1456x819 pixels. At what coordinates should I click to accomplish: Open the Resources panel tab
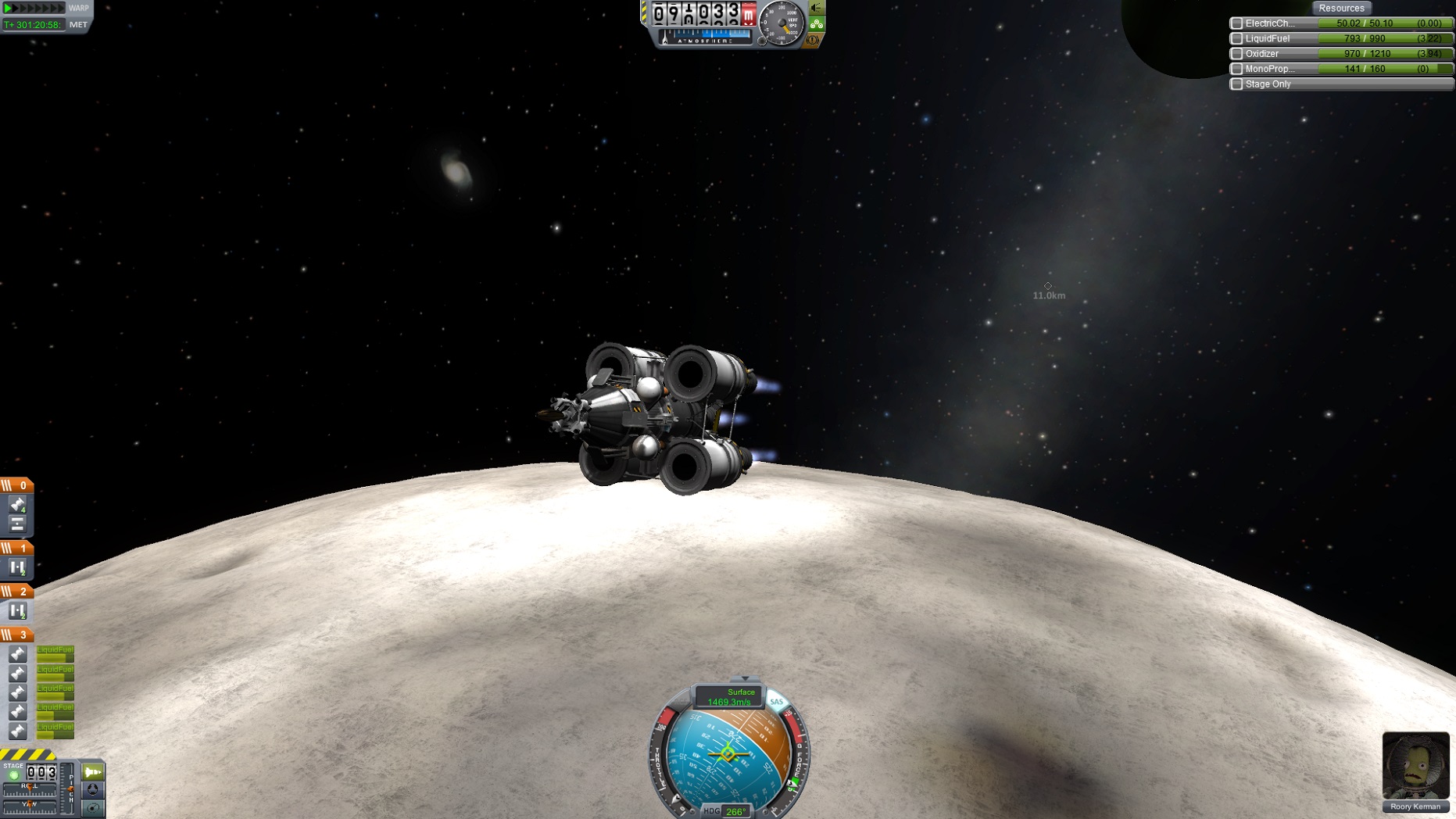pyautogui.click(x=1341, y=8)
